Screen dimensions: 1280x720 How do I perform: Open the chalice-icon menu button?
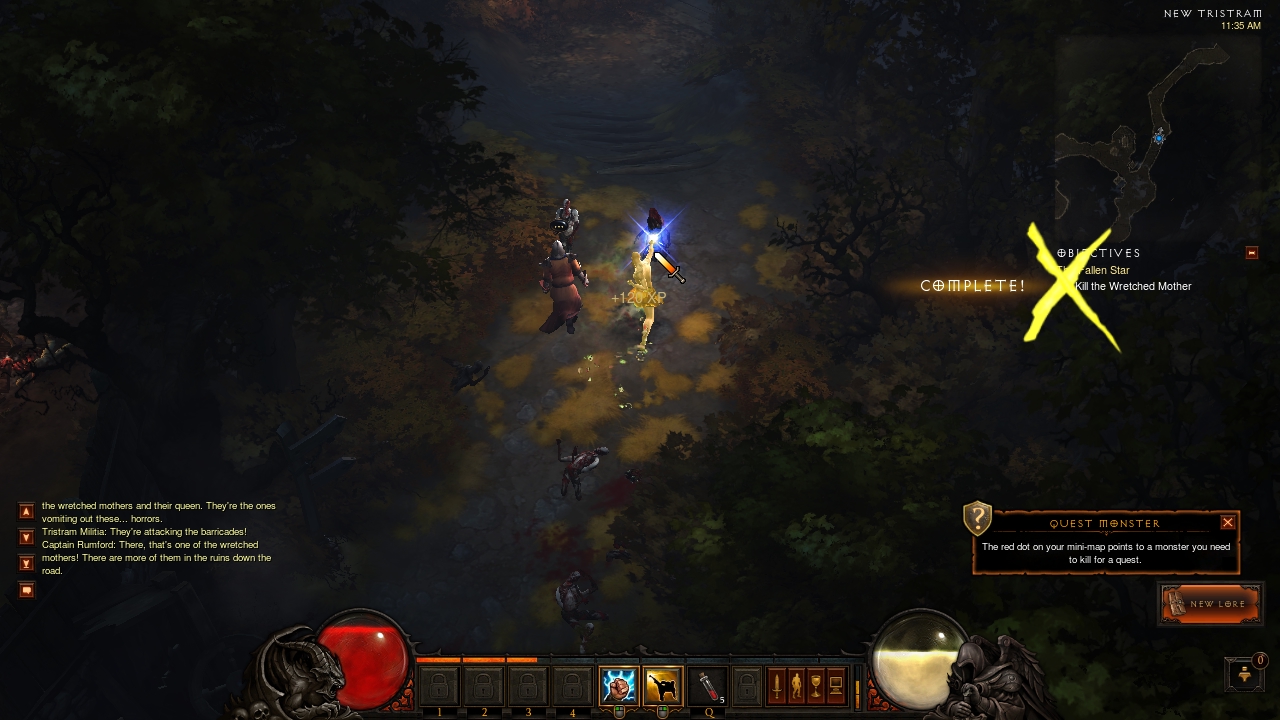tap(816, 686)
